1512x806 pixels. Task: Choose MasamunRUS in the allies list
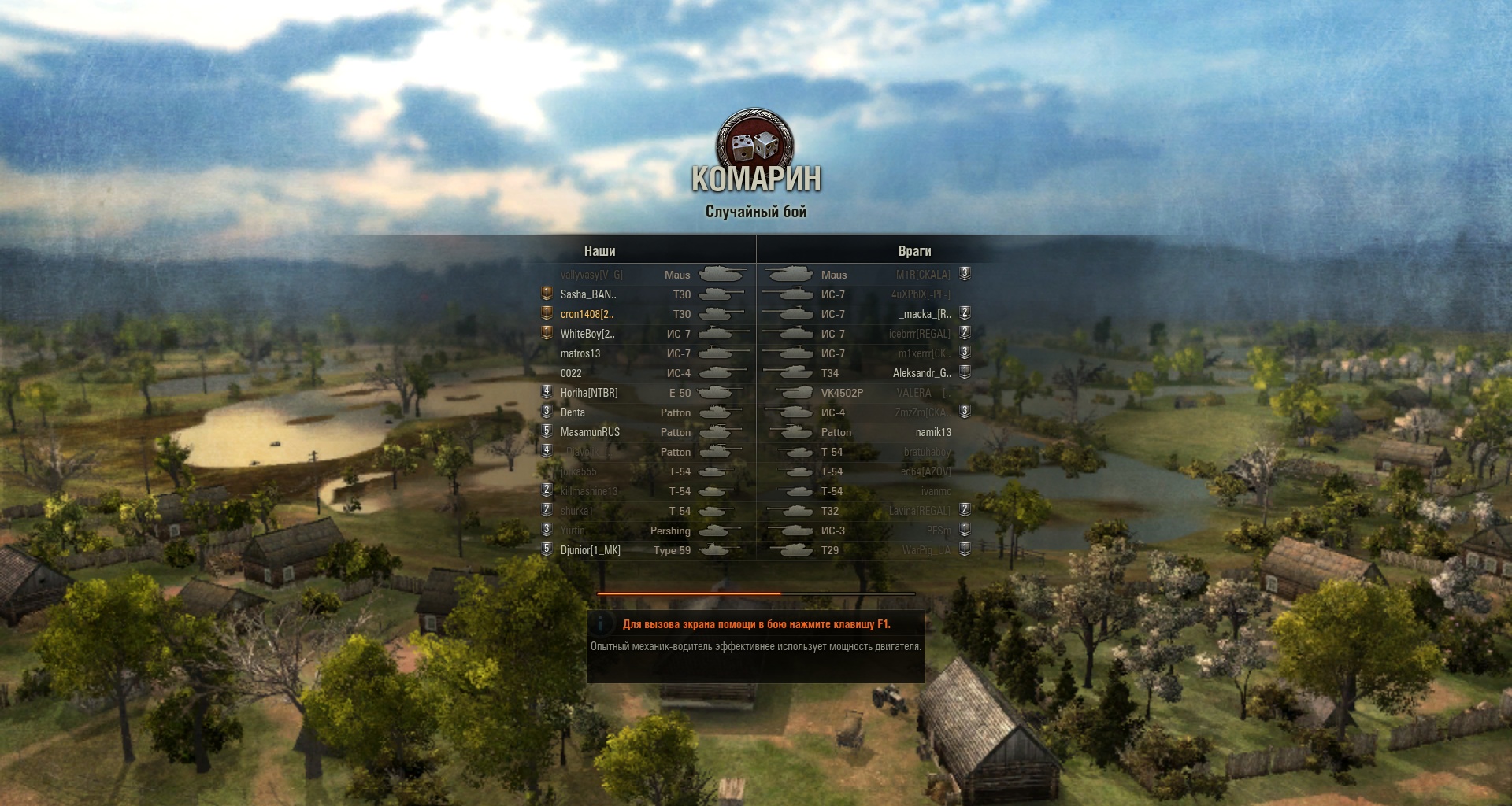pyautogui.click(x=590, y=432)
